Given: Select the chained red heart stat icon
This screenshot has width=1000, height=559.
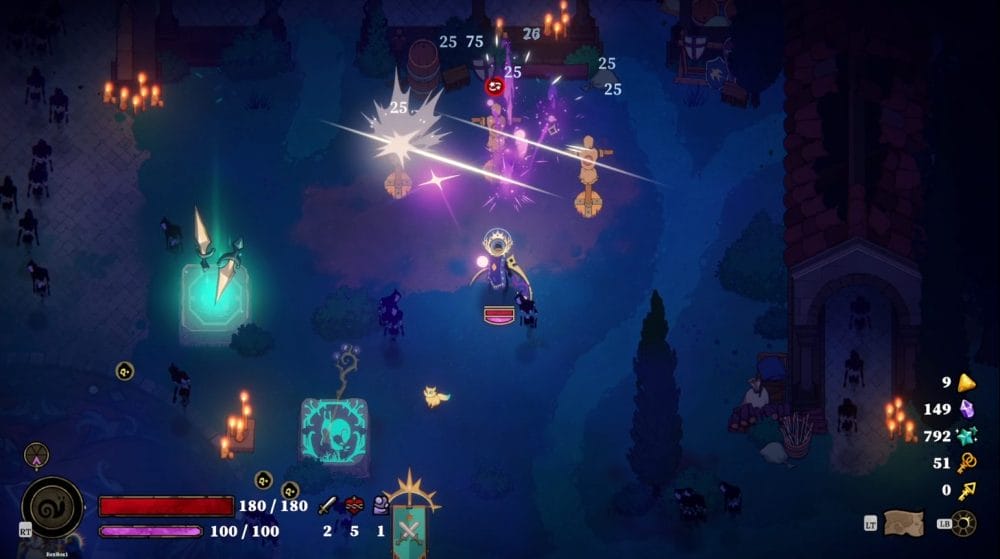Looking at the screenshot, I should click(x=354, y=506).
